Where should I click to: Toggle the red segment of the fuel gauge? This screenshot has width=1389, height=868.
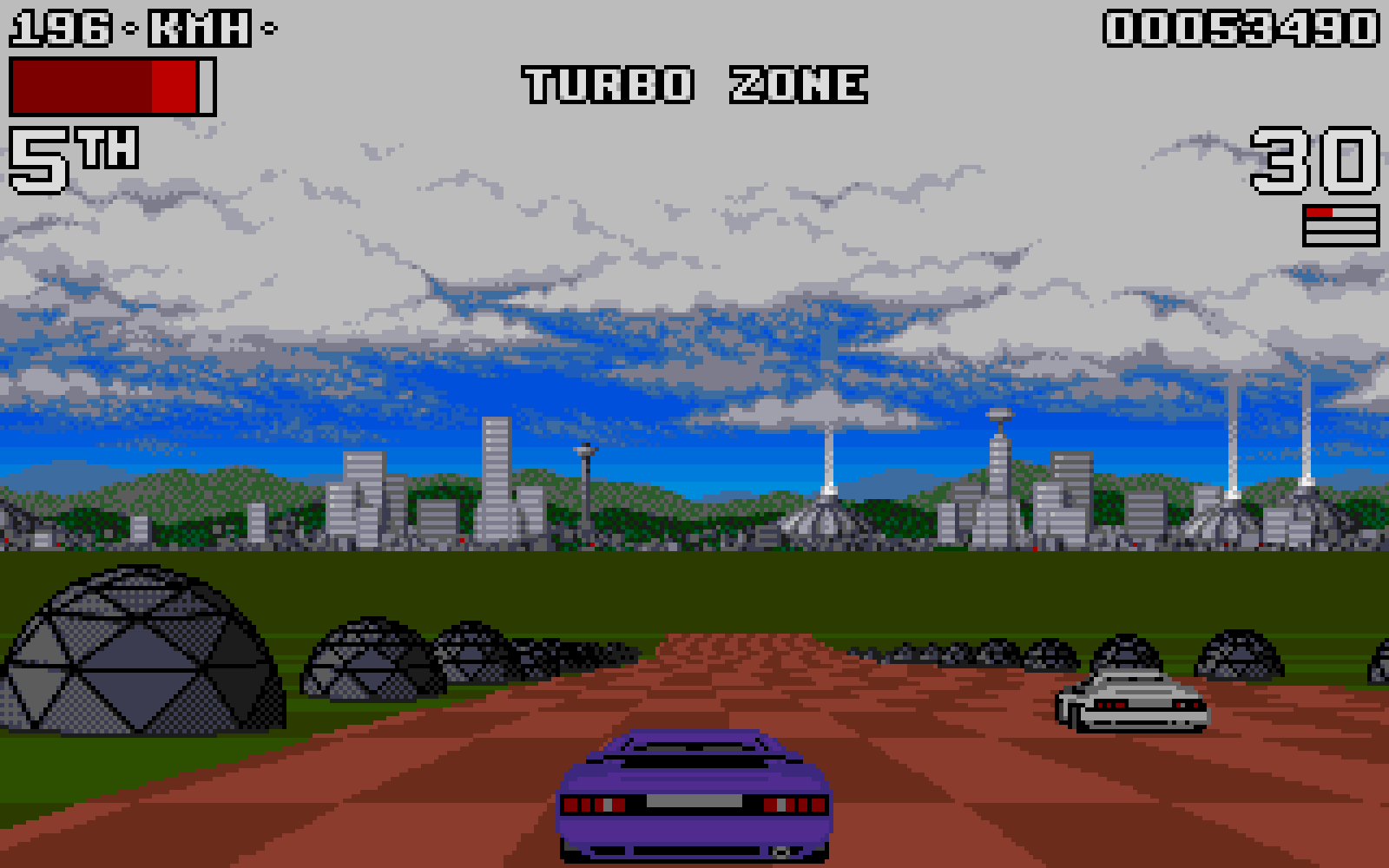pos(1320,211)
